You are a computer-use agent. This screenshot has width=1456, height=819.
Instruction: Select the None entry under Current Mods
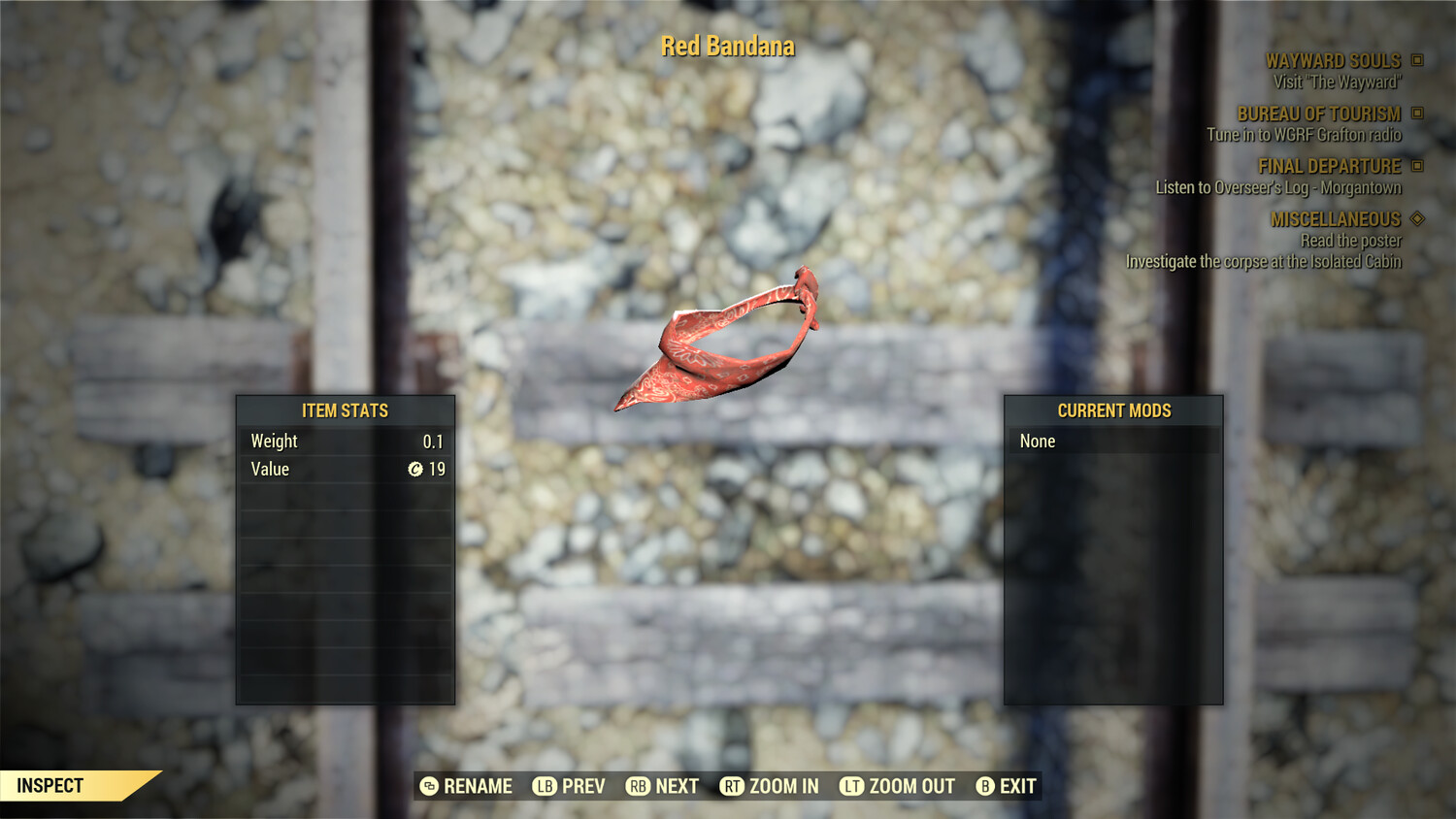click(1112, 442)
